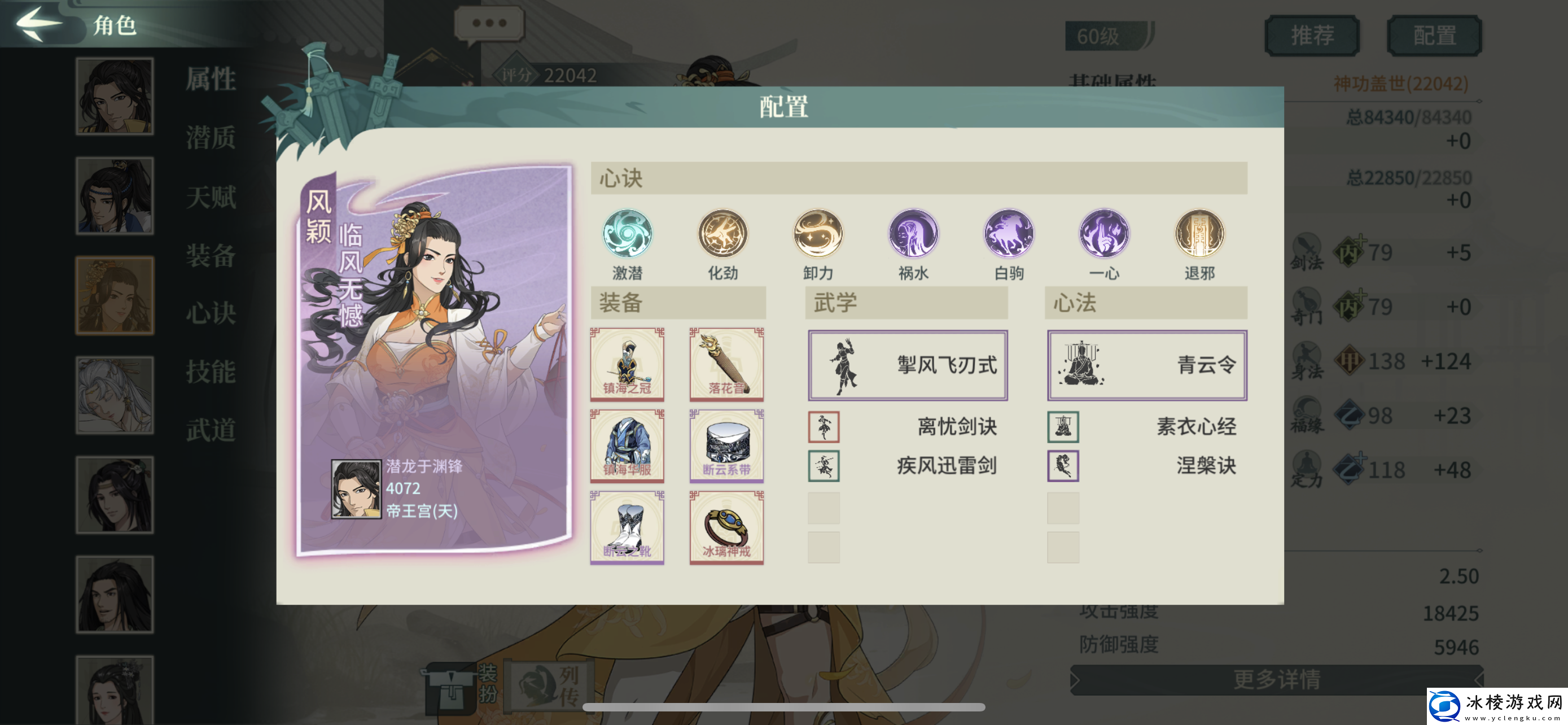The height and width of the screenshot is (725, 1568).
Task: Select the 化劲 heart technique icon
Action: 722,234
